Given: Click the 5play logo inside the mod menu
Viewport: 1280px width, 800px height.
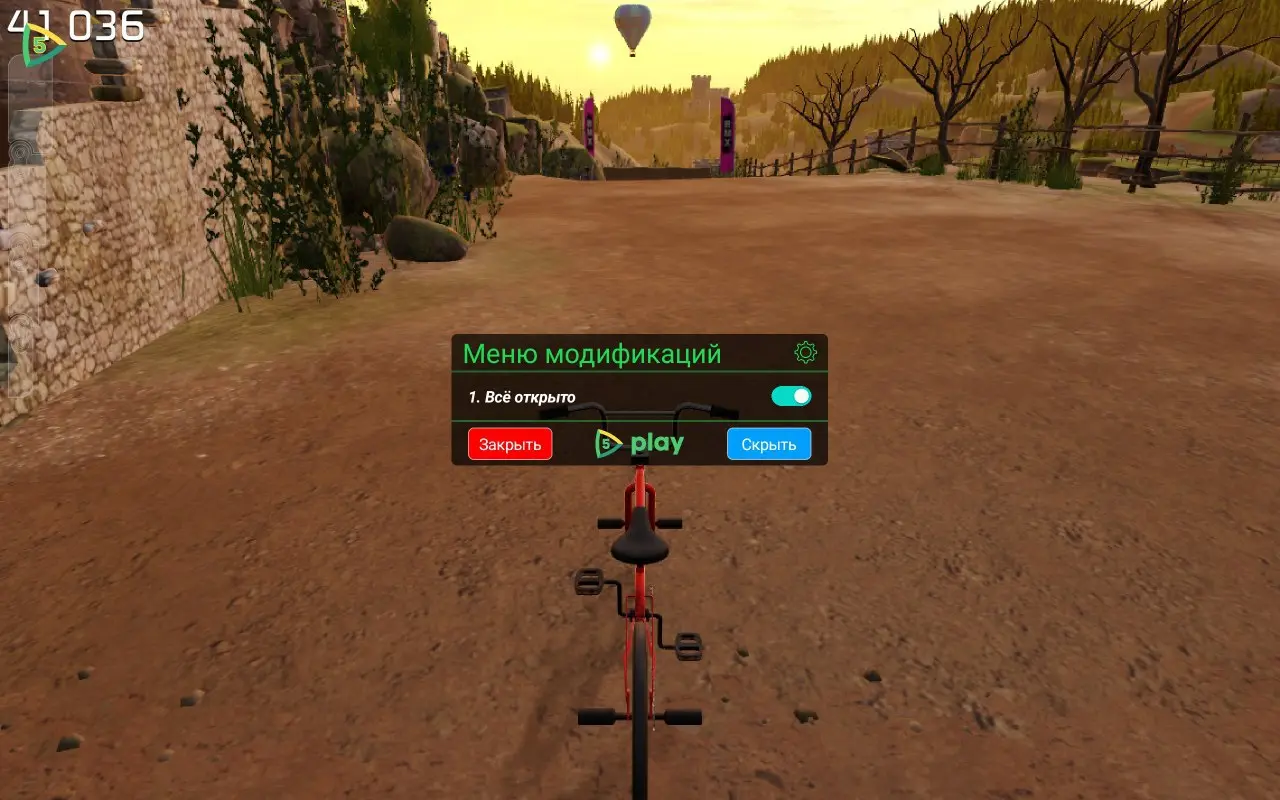Looking at the screenshot, I should coord(640,443).
